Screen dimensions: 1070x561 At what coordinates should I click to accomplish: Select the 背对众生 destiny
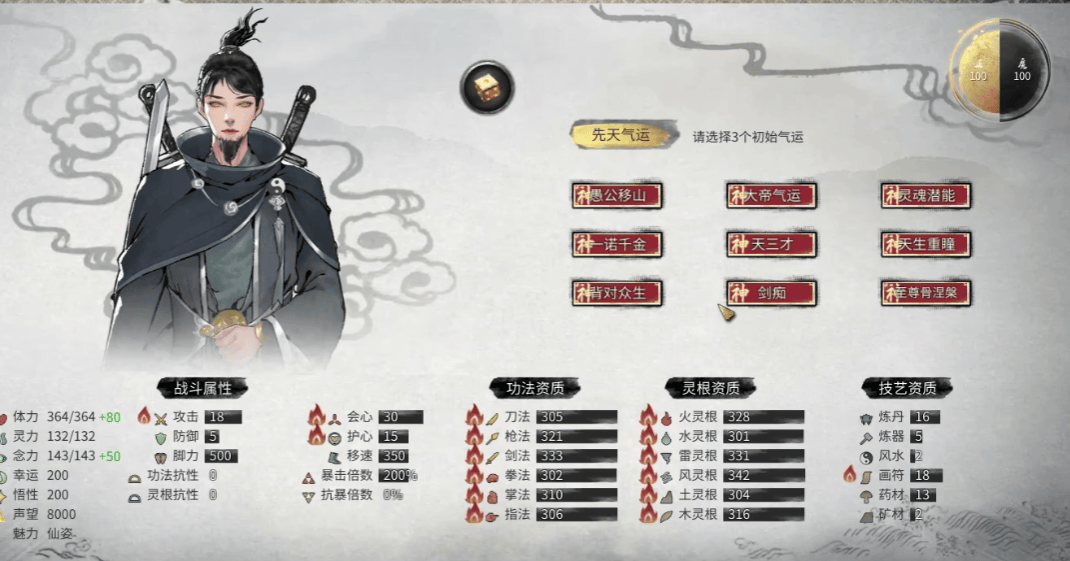(x=617, y=292)
